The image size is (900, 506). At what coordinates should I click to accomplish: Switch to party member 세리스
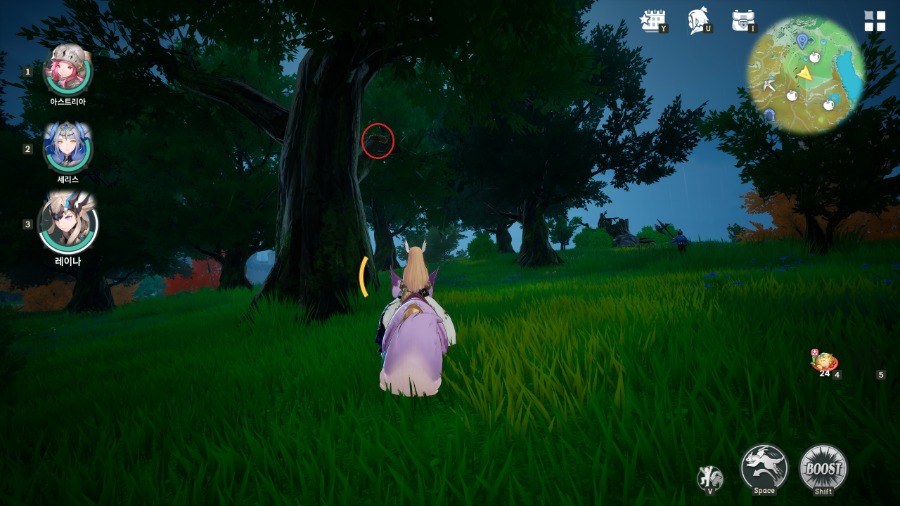pyautogui.click(x=68, y=147)
